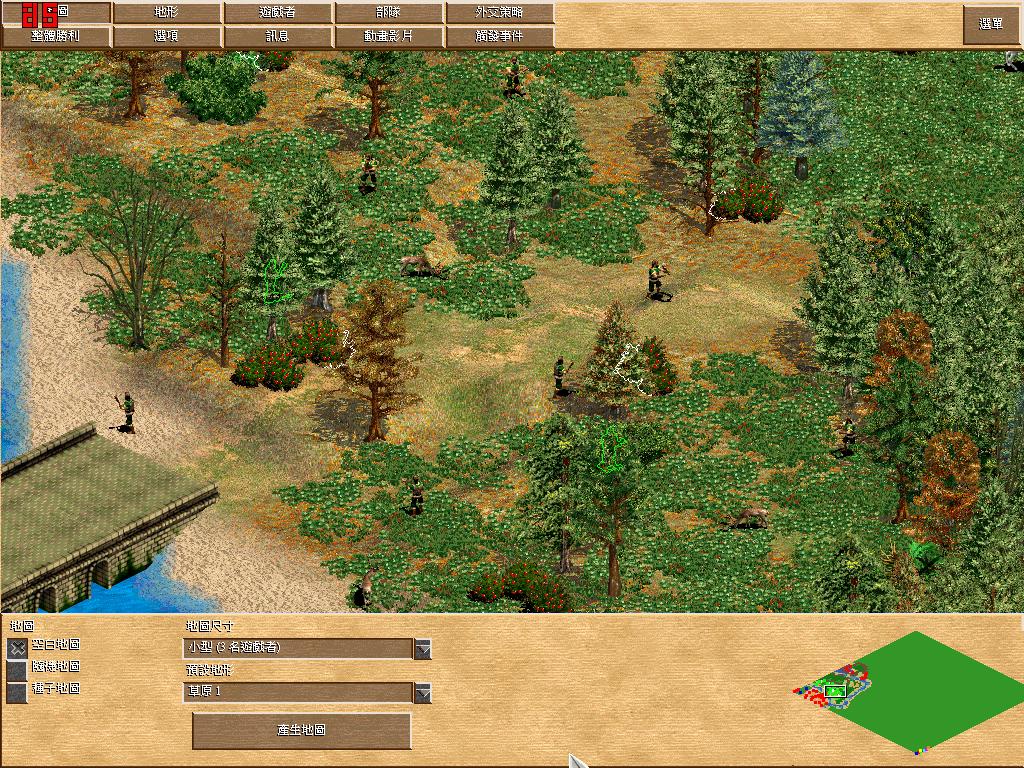The image size is (1024, 768).
Task: Open the 選單 (Menu) button
Action: [991, 25]
